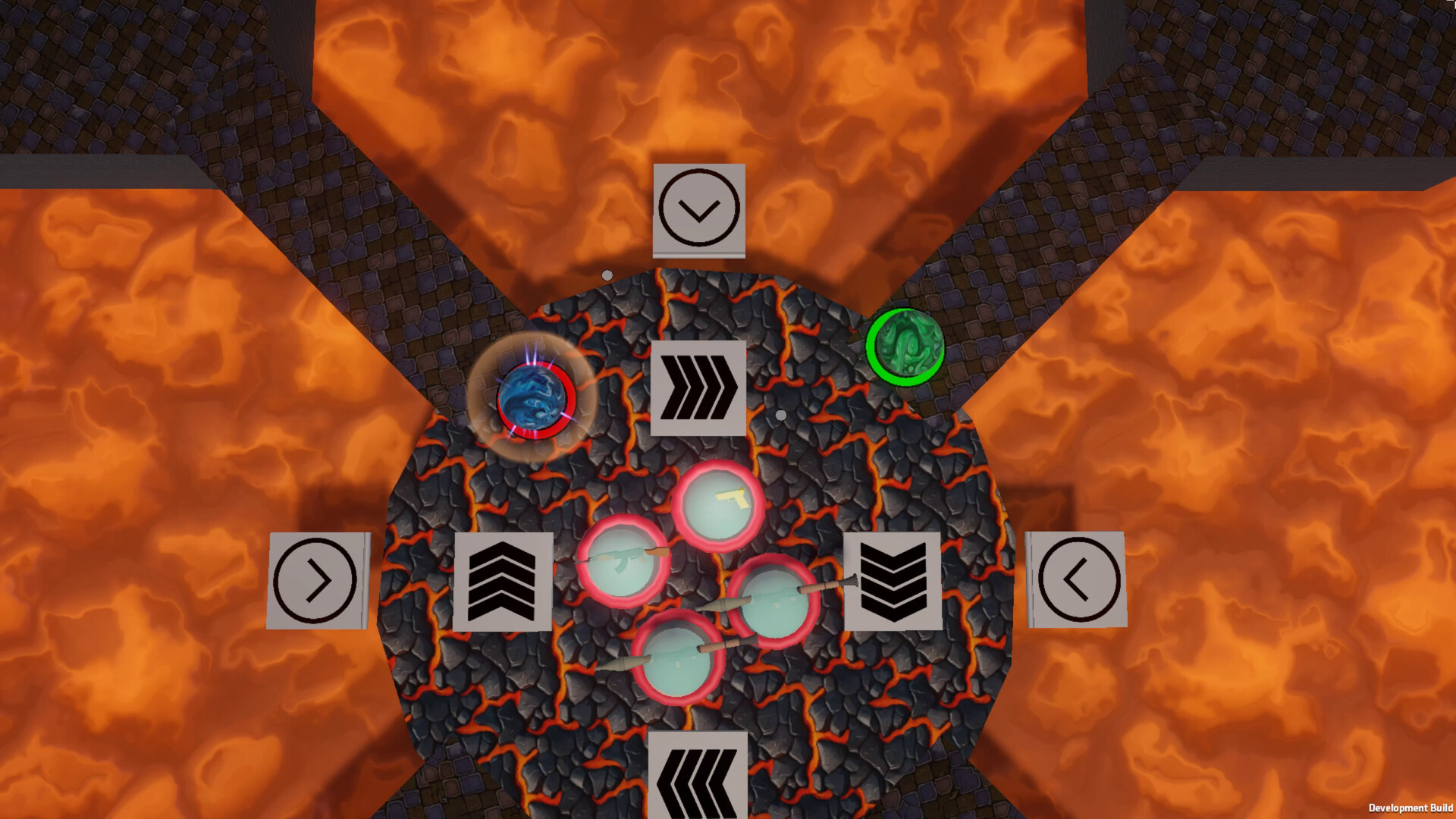Click the small white dot near the center

780,414
